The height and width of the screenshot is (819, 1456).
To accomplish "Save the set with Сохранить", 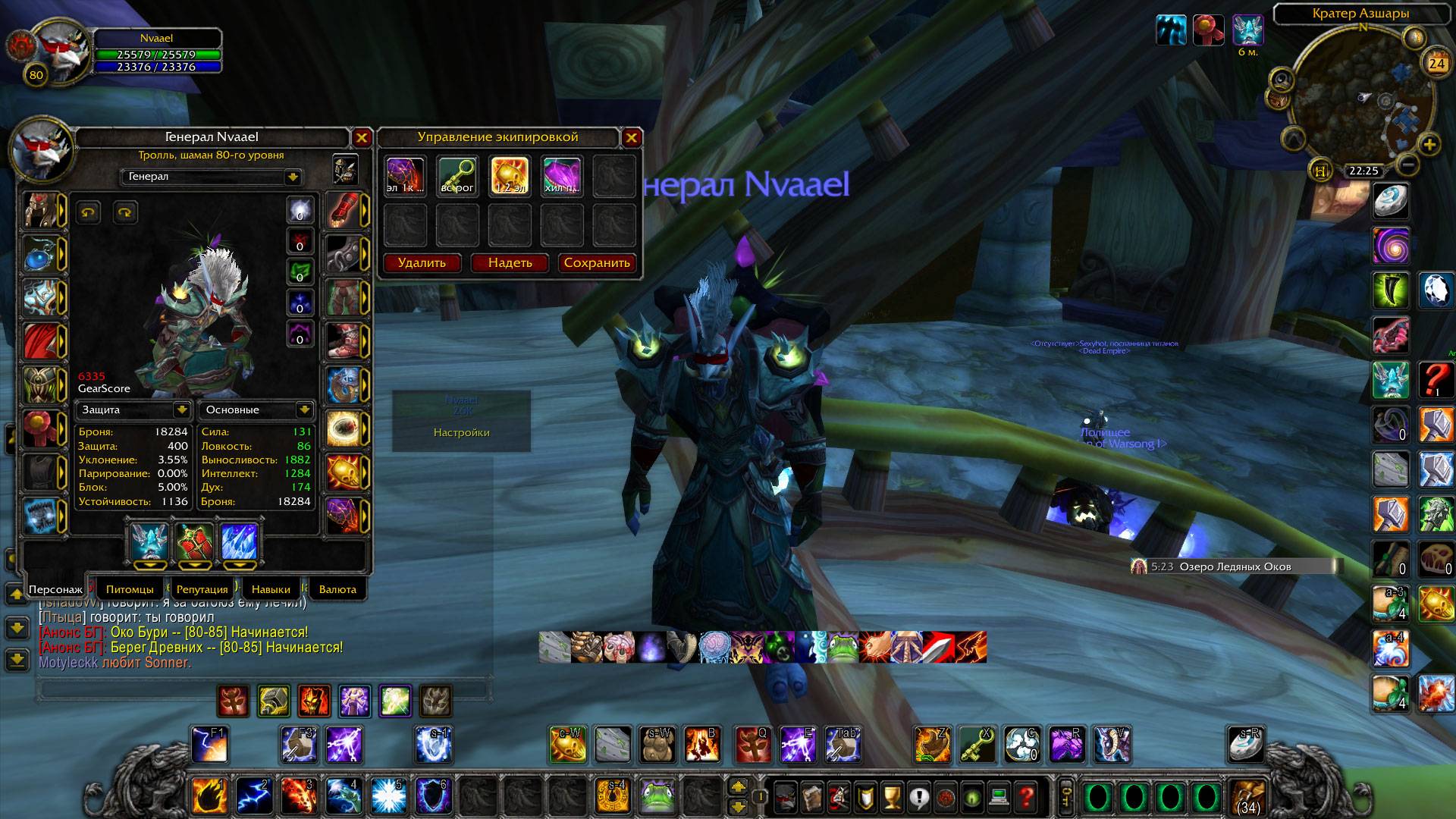I will pyautogui.click(x=597, y=263).
